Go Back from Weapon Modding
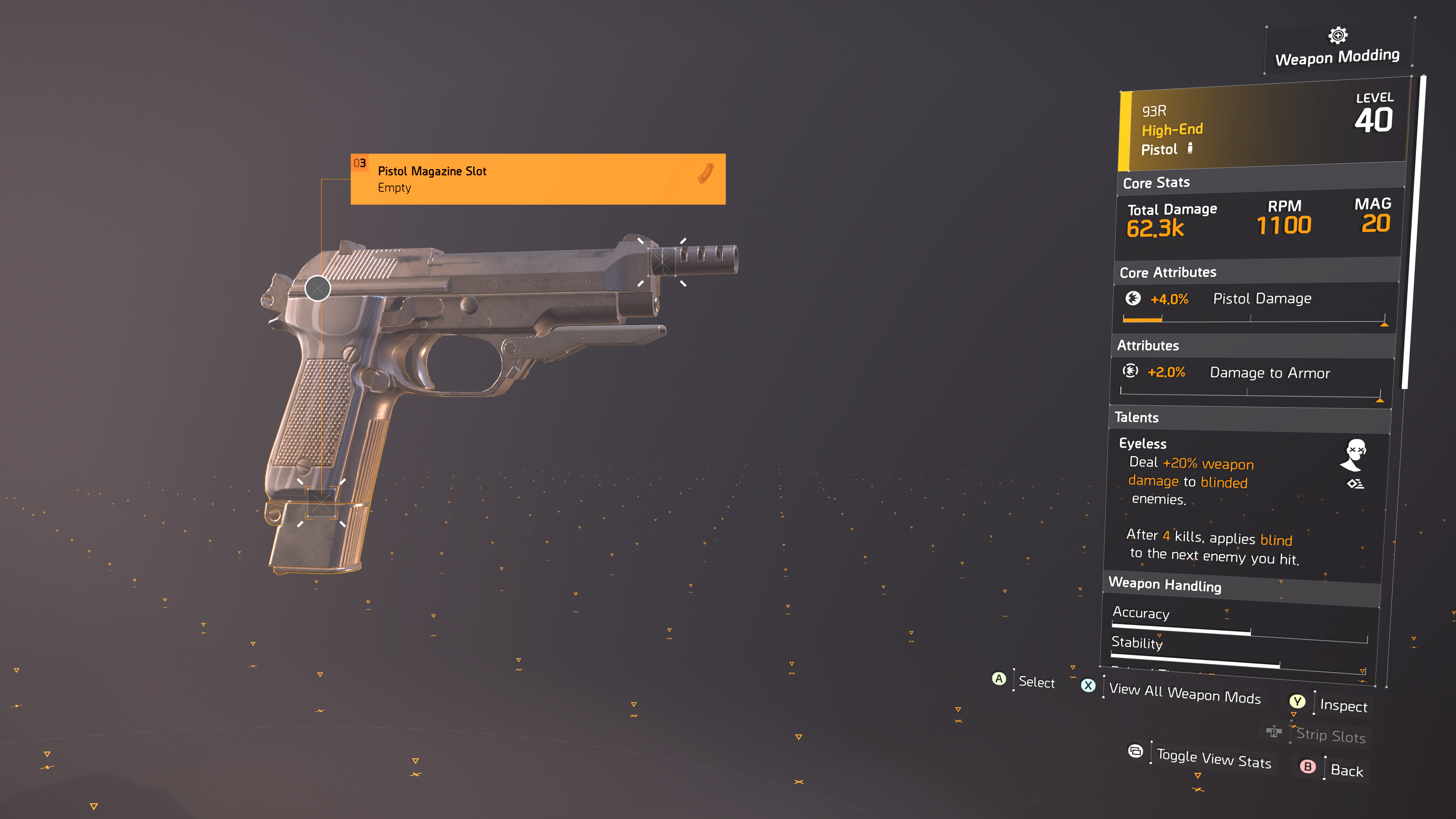Image resolution: width=1456 pixels, height=819 pixels. (x=1346, y=770)
